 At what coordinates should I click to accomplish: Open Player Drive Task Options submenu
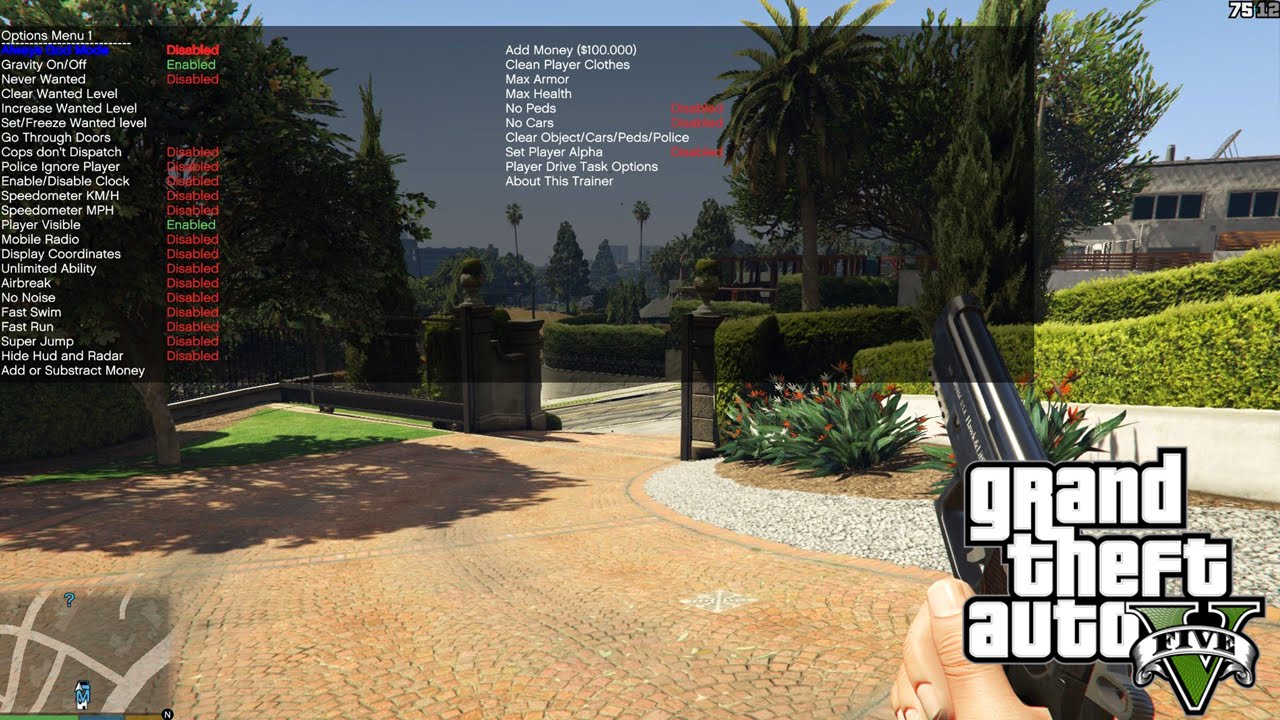pyautogui.click(x=580, y=166)
